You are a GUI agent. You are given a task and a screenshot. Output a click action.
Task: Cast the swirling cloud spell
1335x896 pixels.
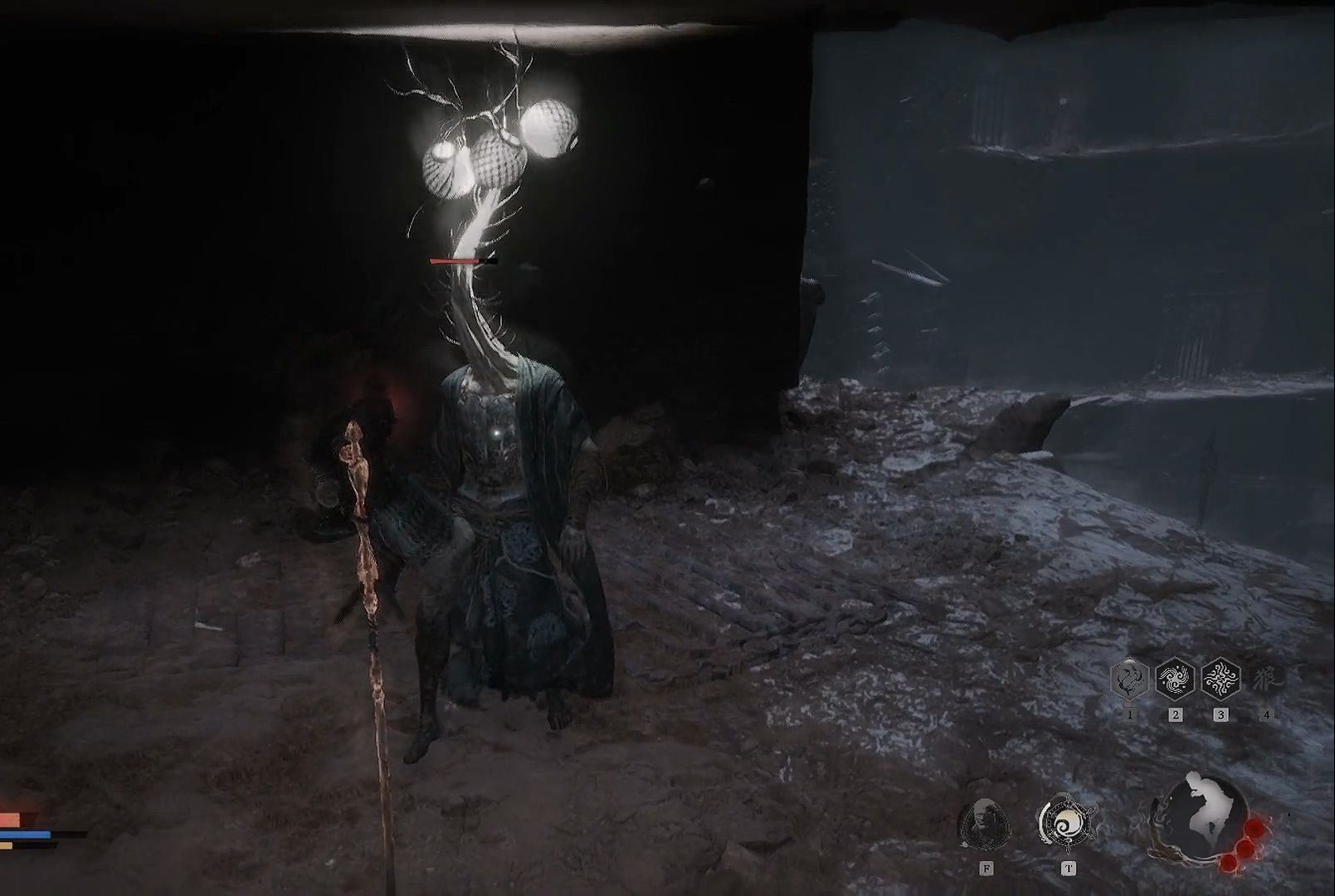(x=1175, y=680)
